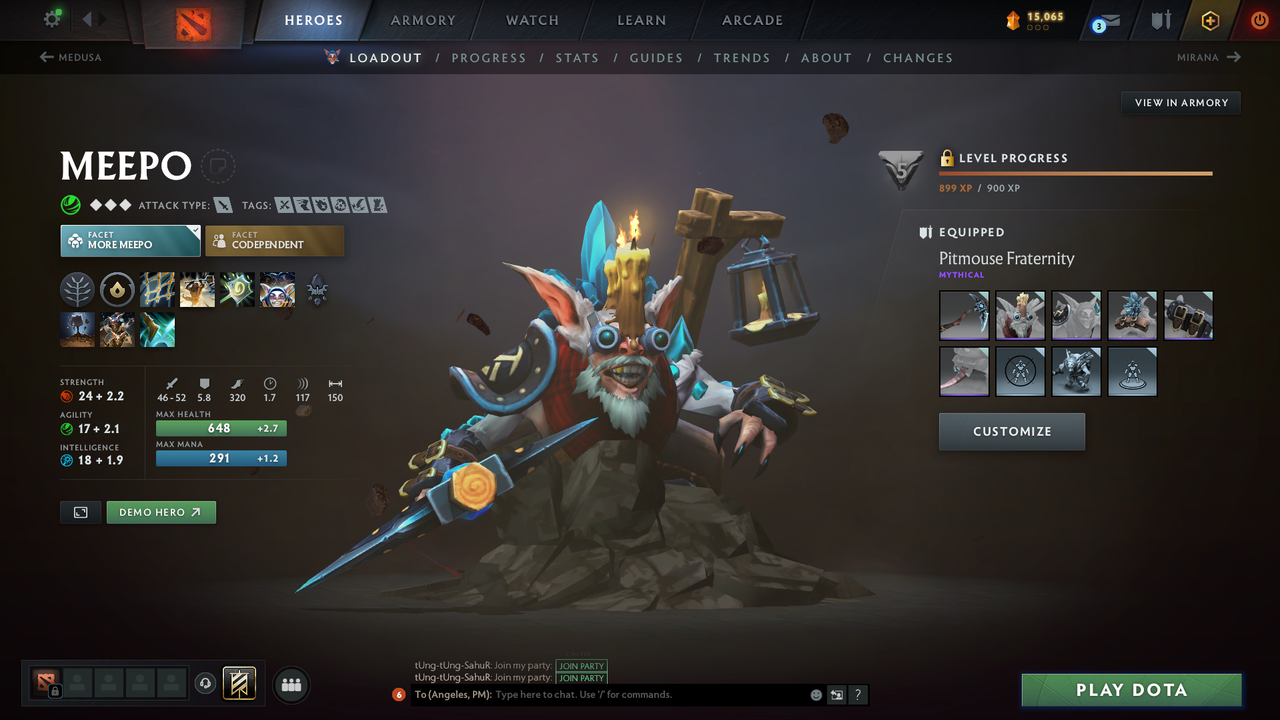Click the JOIN PARTY link in chat

pos(581,665)
